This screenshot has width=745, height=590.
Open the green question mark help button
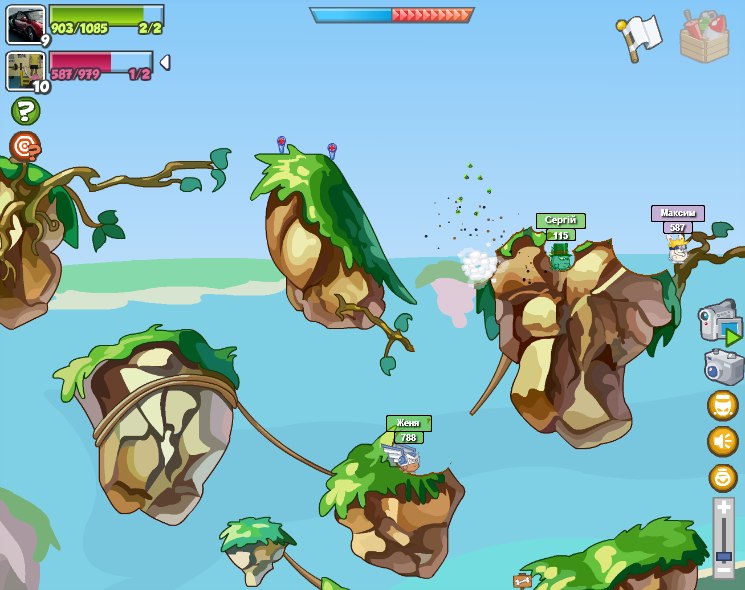pyautogui.click(x=25, y=111)
